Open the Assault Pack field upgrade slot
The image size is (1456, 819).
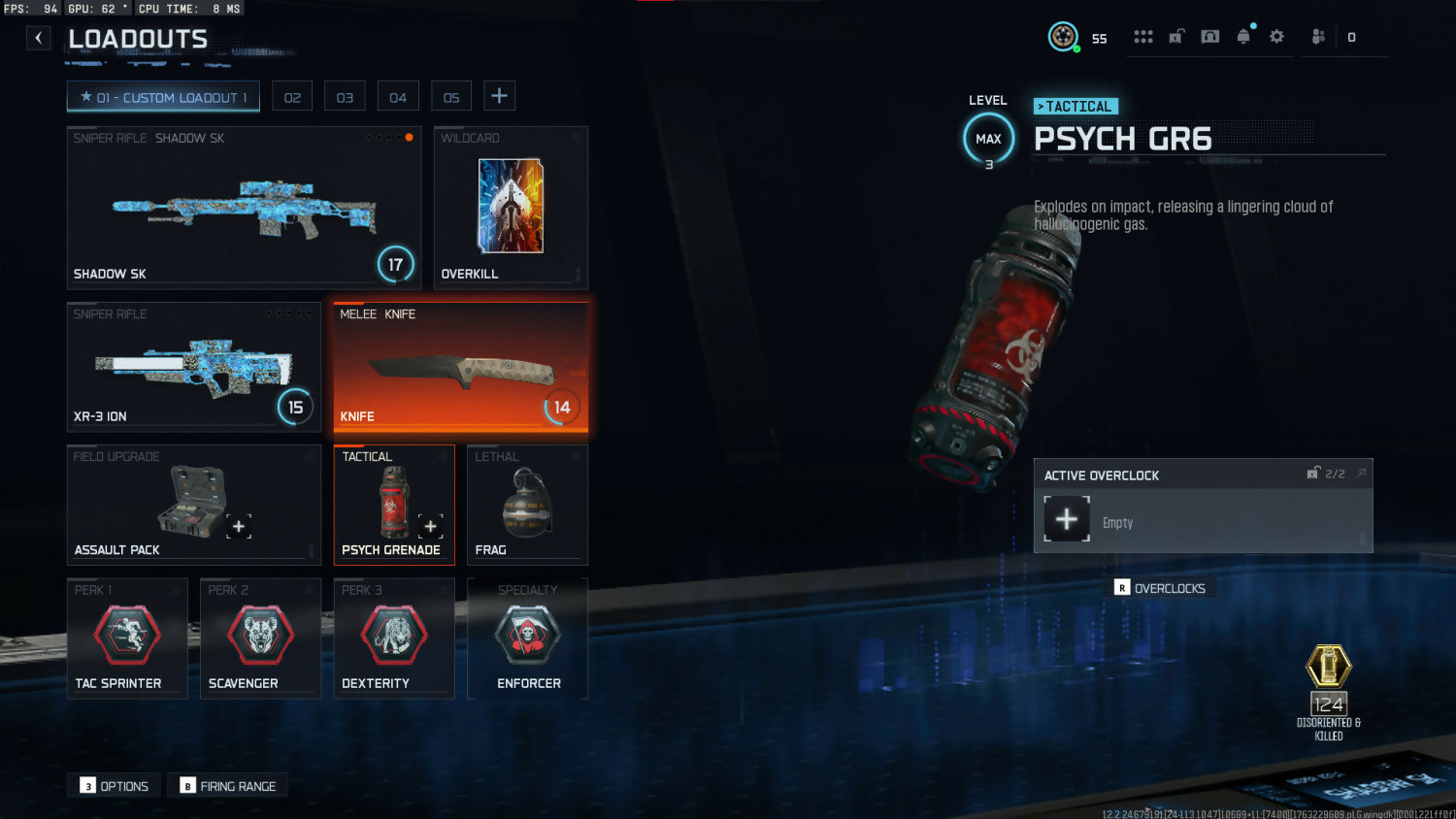(x=193, y=504)
